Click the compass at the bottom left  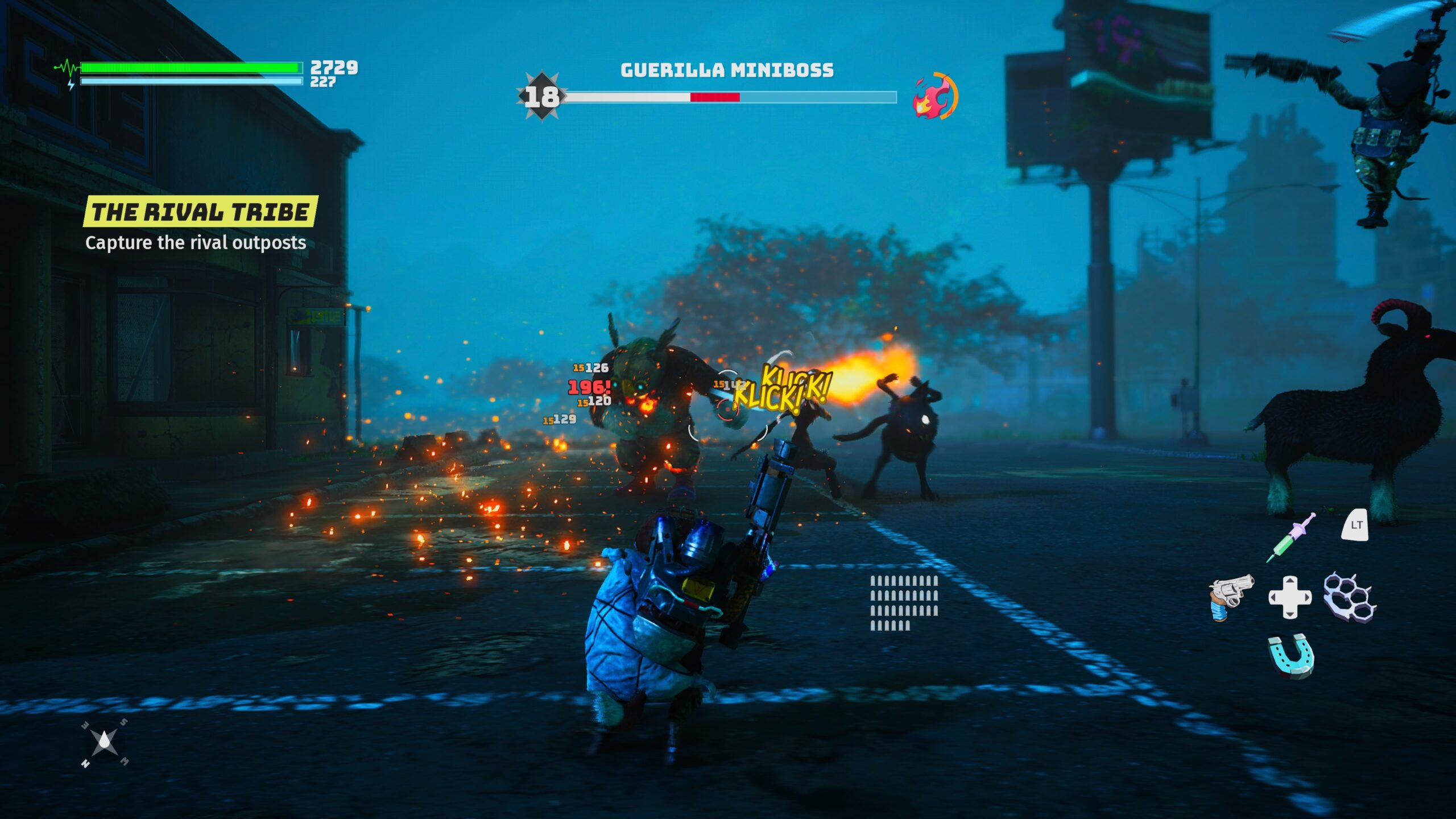point(105,743)
